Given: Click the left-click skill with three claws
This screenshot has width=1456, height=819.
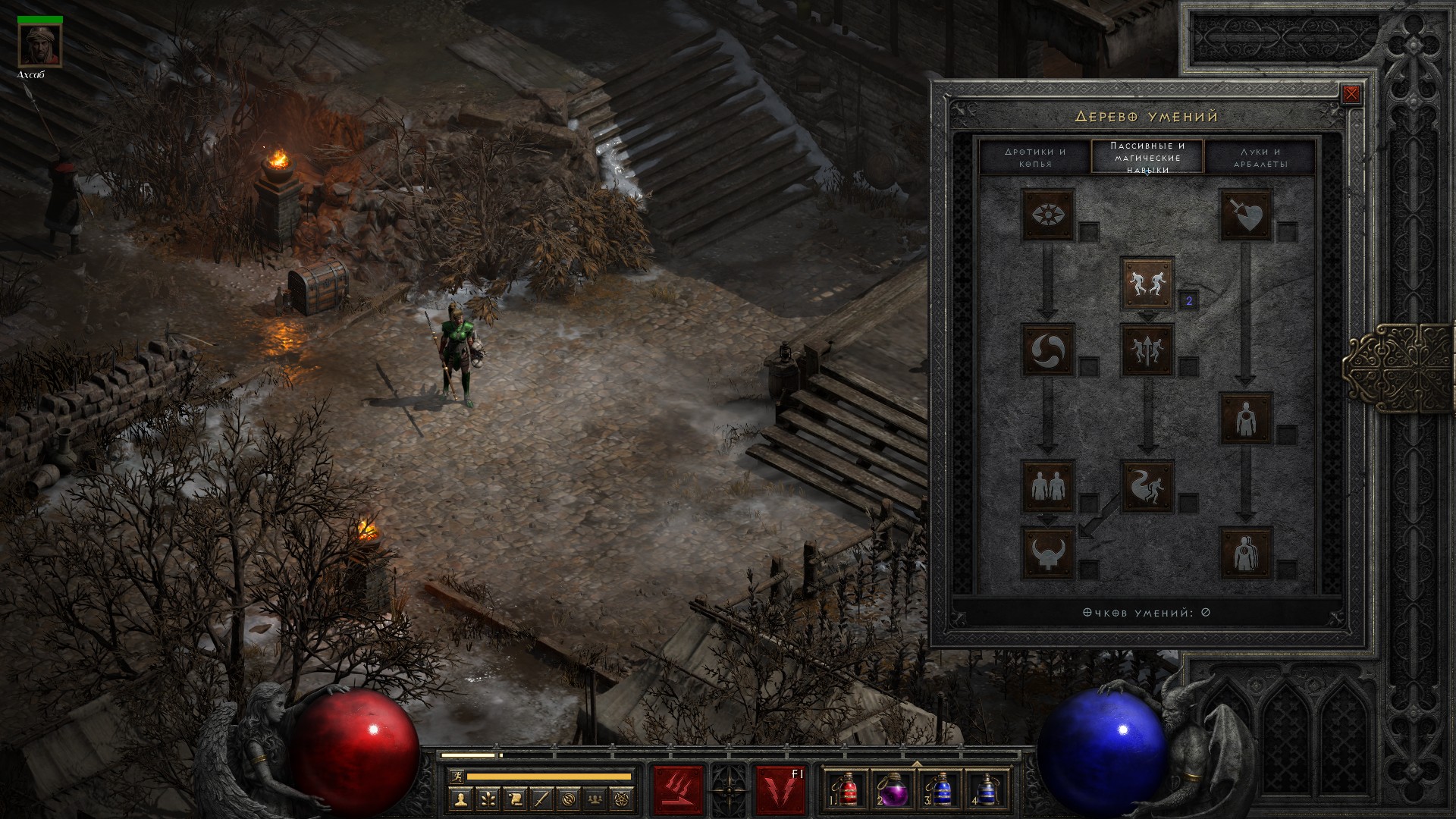Looking at the screenshot, I should pyautogui.click(x=678, y=790).
